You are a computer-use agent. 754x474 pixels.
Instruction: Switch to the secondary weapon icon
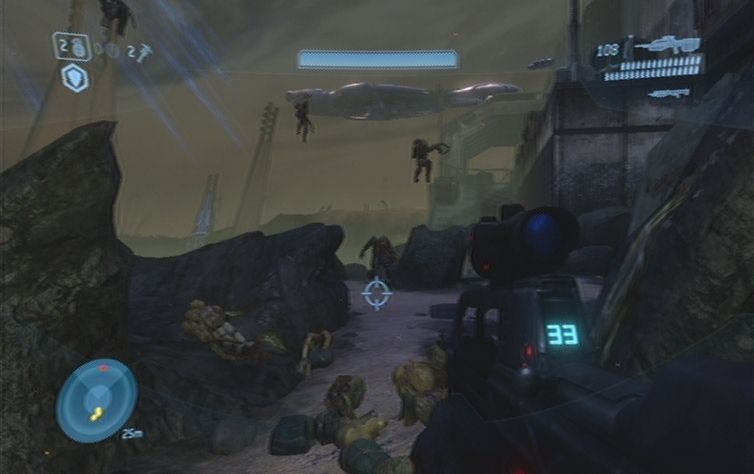[x=668, y=93]
